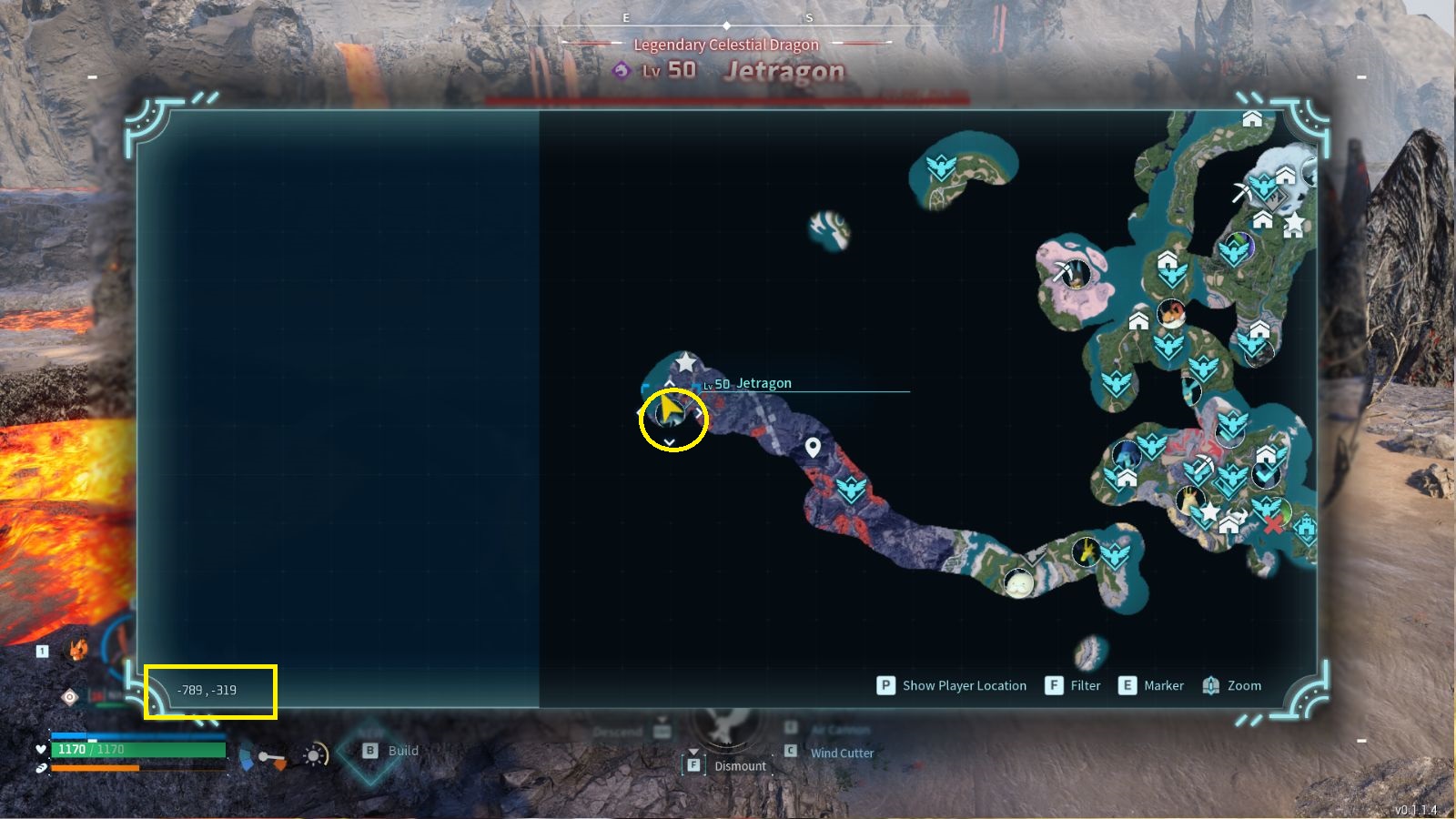This screenshot has width=1456, height=819.
Task: Click the star waypoint near the player cursor
Action: tap(684, 361)
